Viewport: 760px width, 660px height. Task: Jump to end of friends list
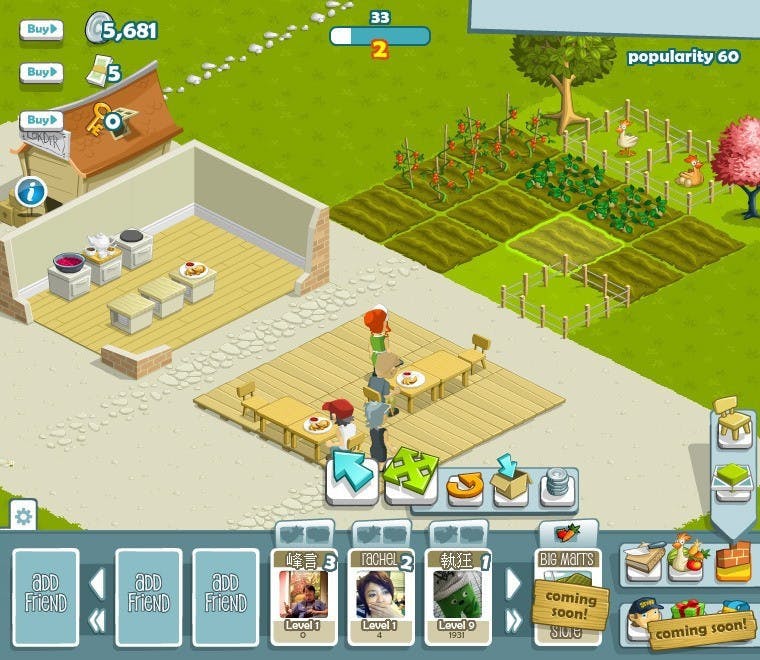pos(514,620)
